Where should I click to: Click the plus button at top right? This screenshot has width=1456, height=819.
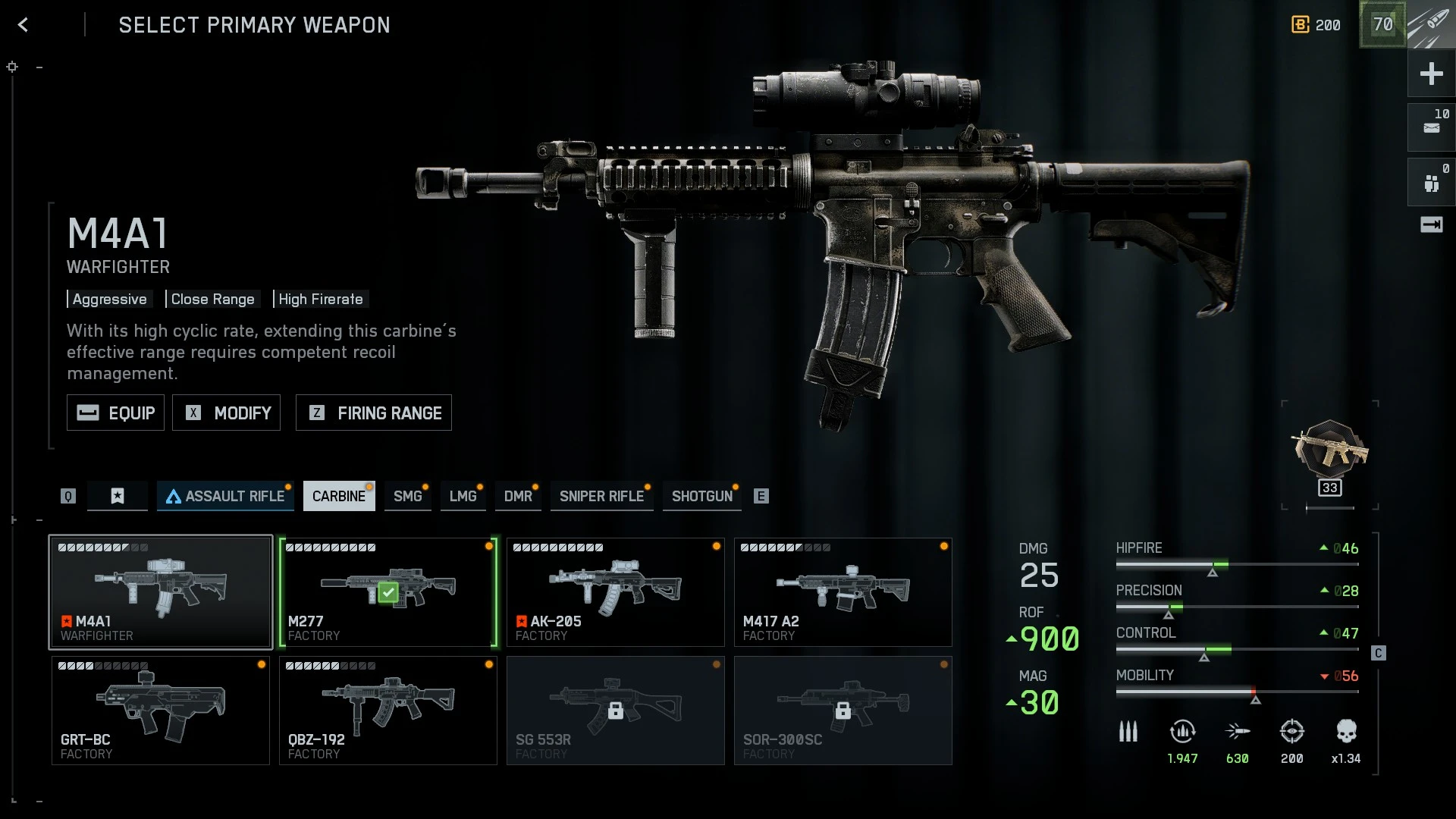[x=1431, y=74]
